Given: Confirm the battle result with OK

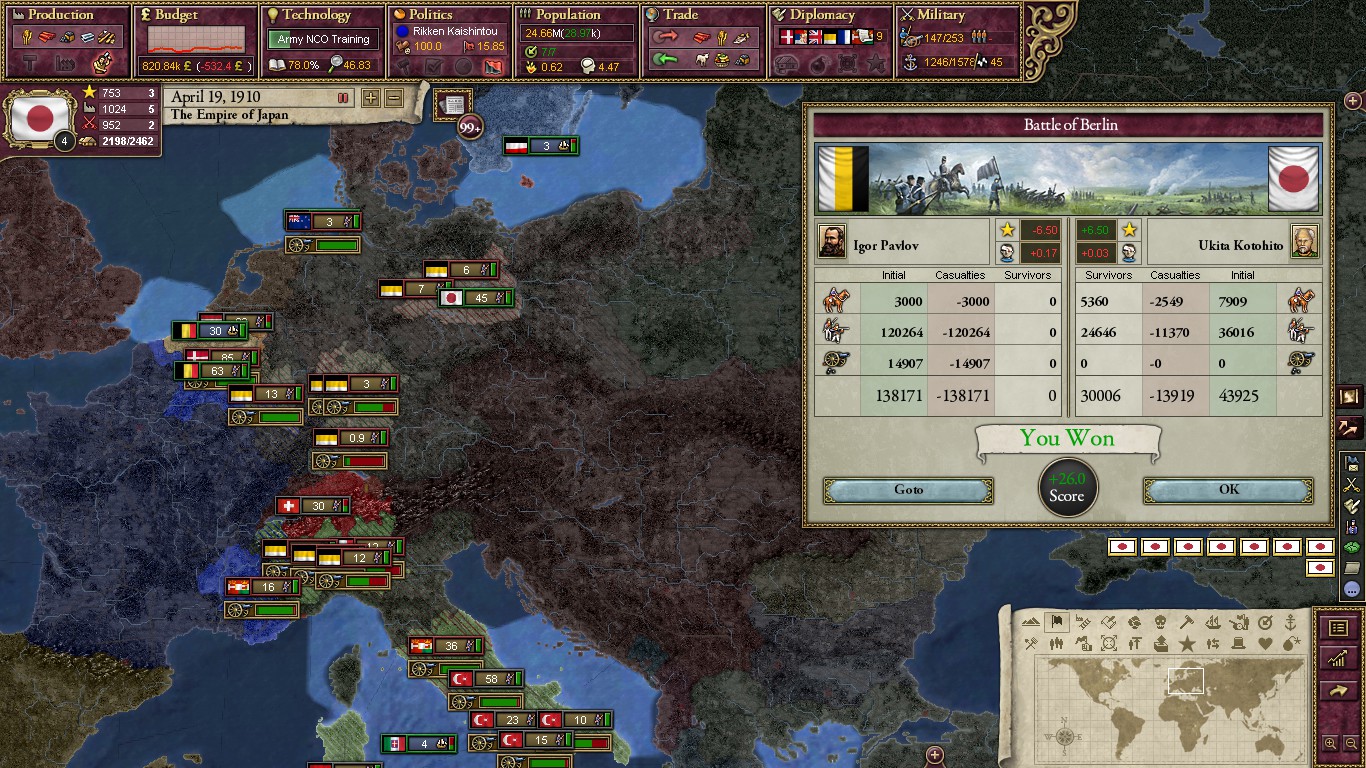Looking at the screenshot, I should click(x=1228, y=490).
